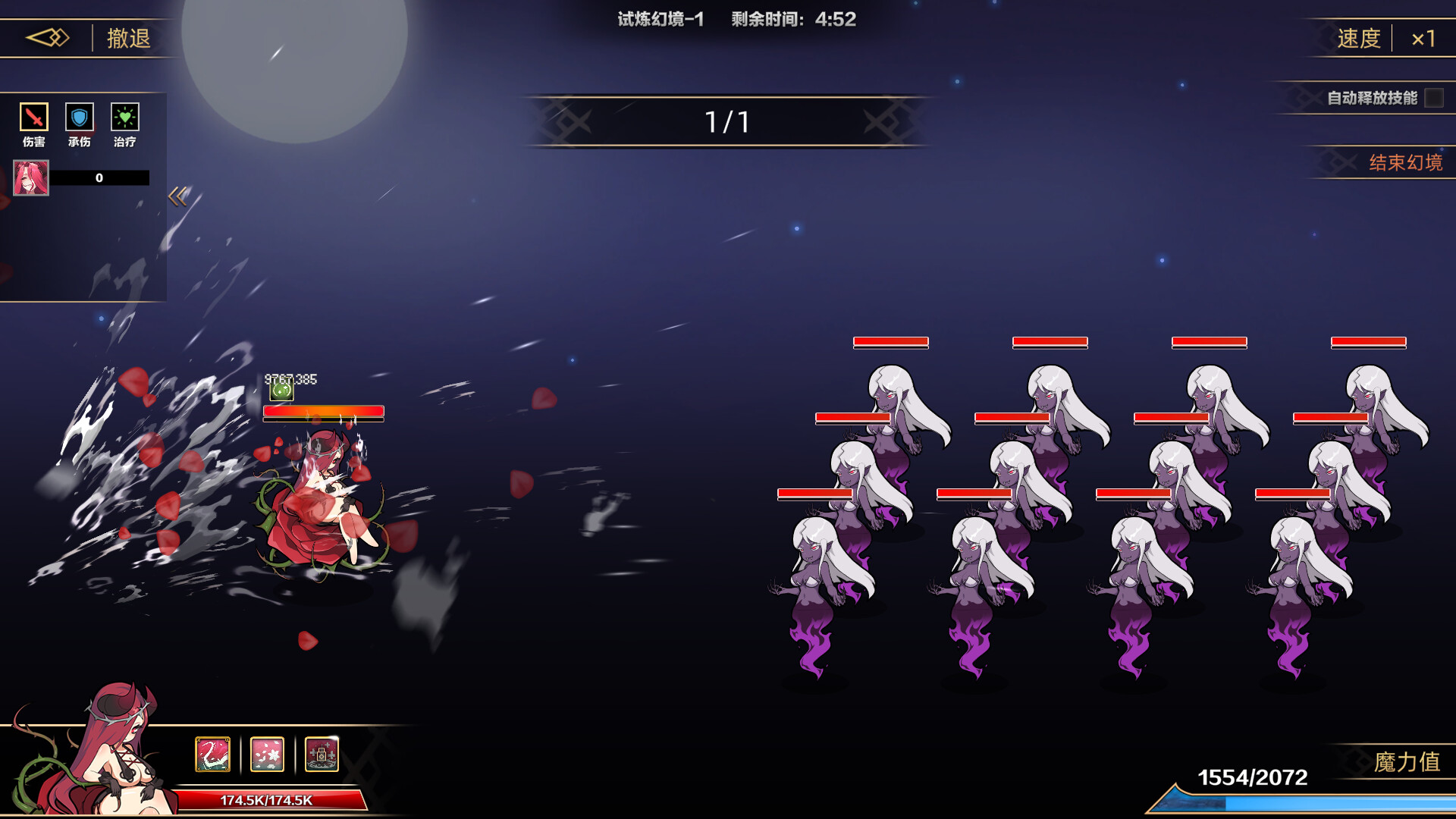This screenshot has height=819, width=1456.
Task: Select the 承伤 (damage taken) shield icon
Action: click(x=79, y=118)
